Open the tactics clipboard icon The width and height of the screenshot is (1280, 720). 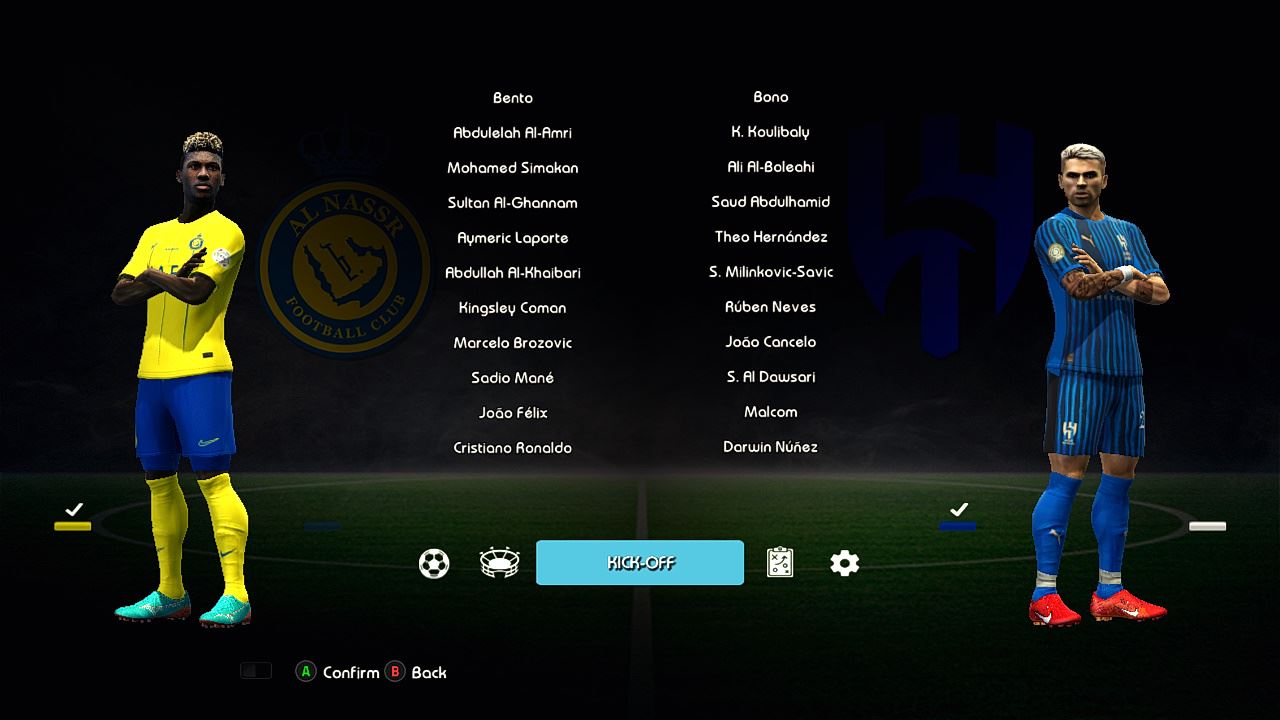780,564
